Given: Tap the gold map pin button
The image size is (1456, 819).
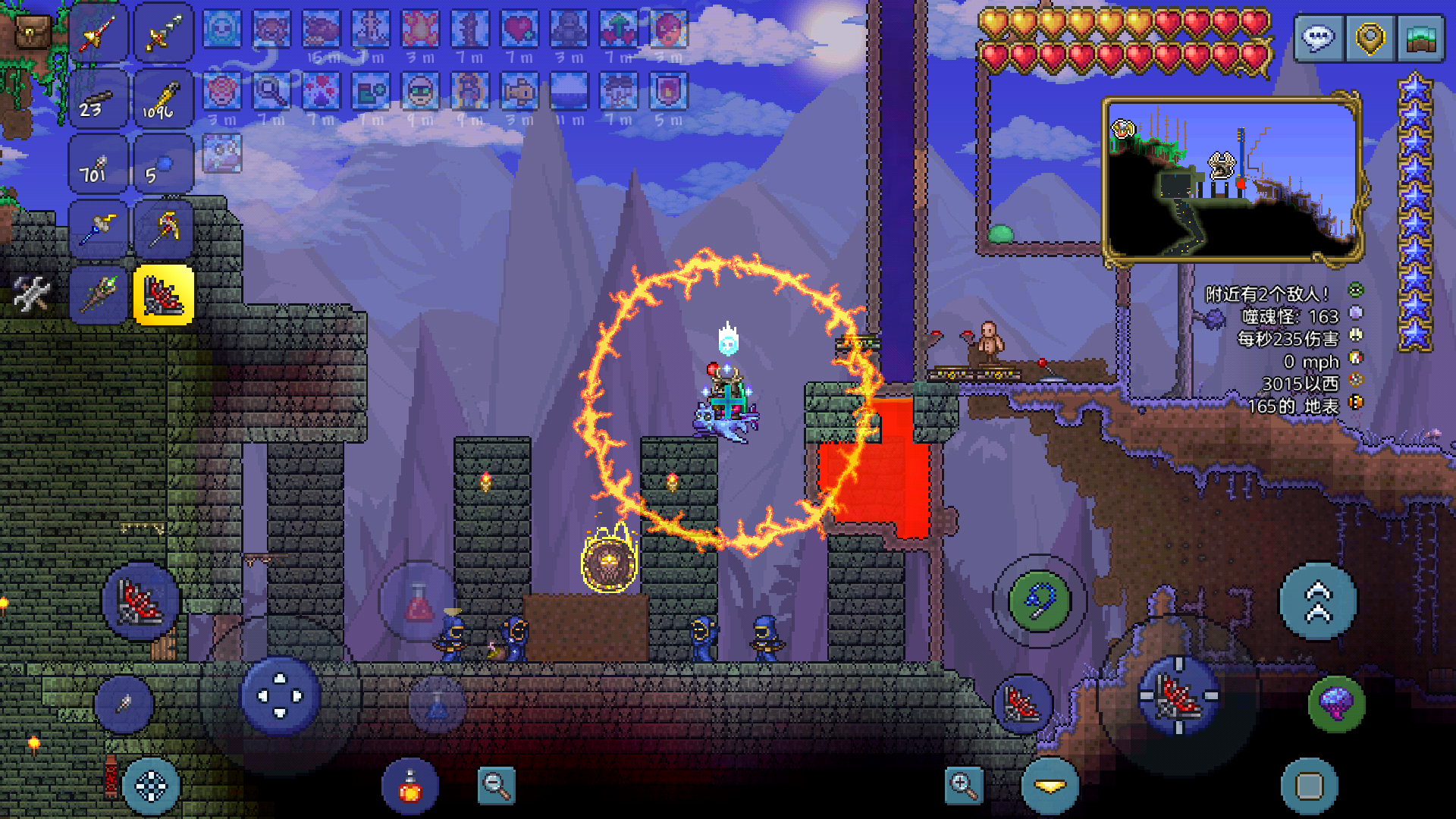Looking at the screenshot, I should [x=1370, y=38].
